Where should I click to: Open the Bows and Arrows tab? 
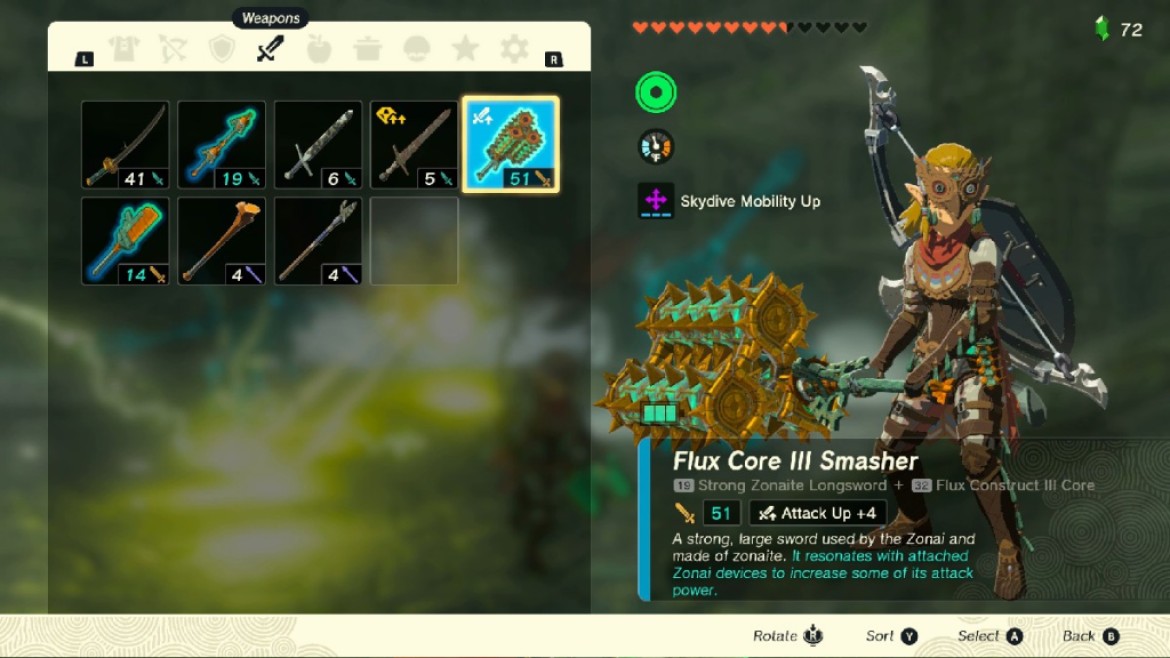click(173, 49)
